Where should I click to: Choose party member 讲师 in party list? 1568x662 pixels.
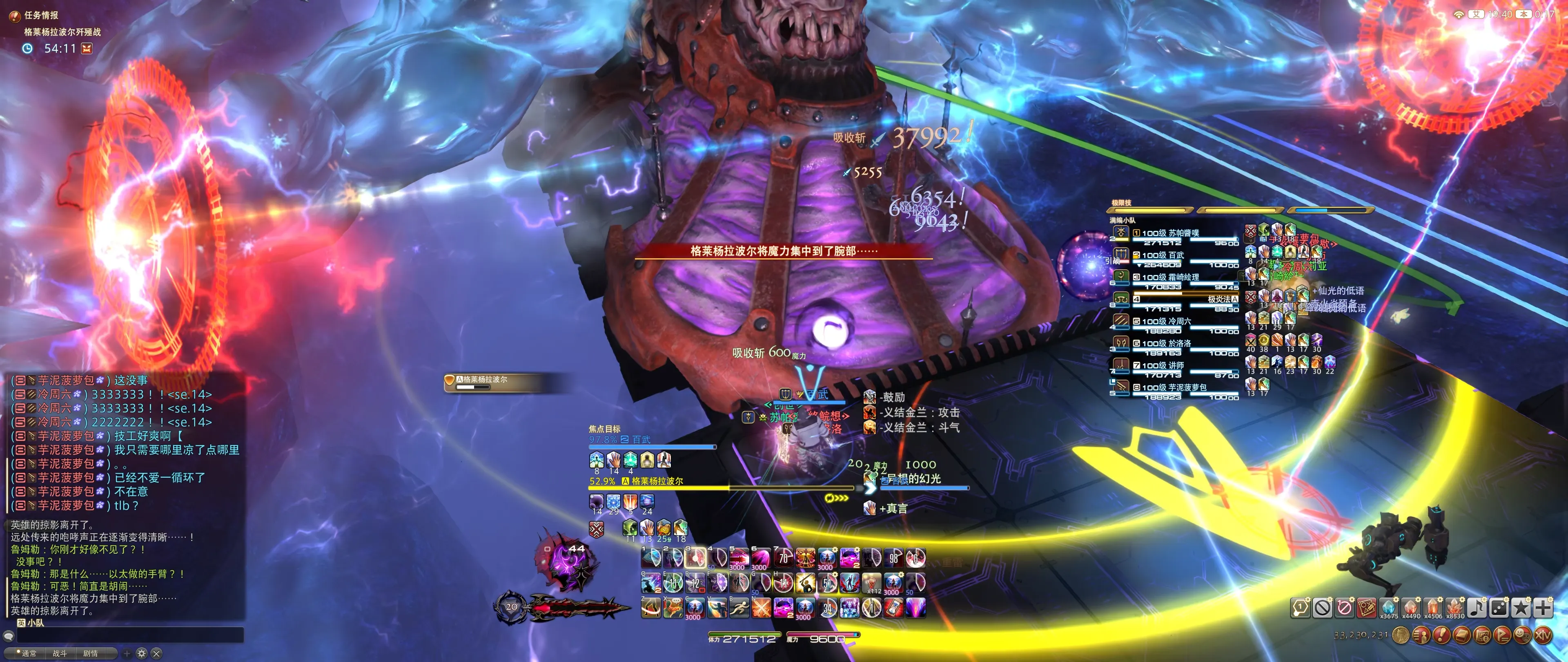tap(1163, 365)
